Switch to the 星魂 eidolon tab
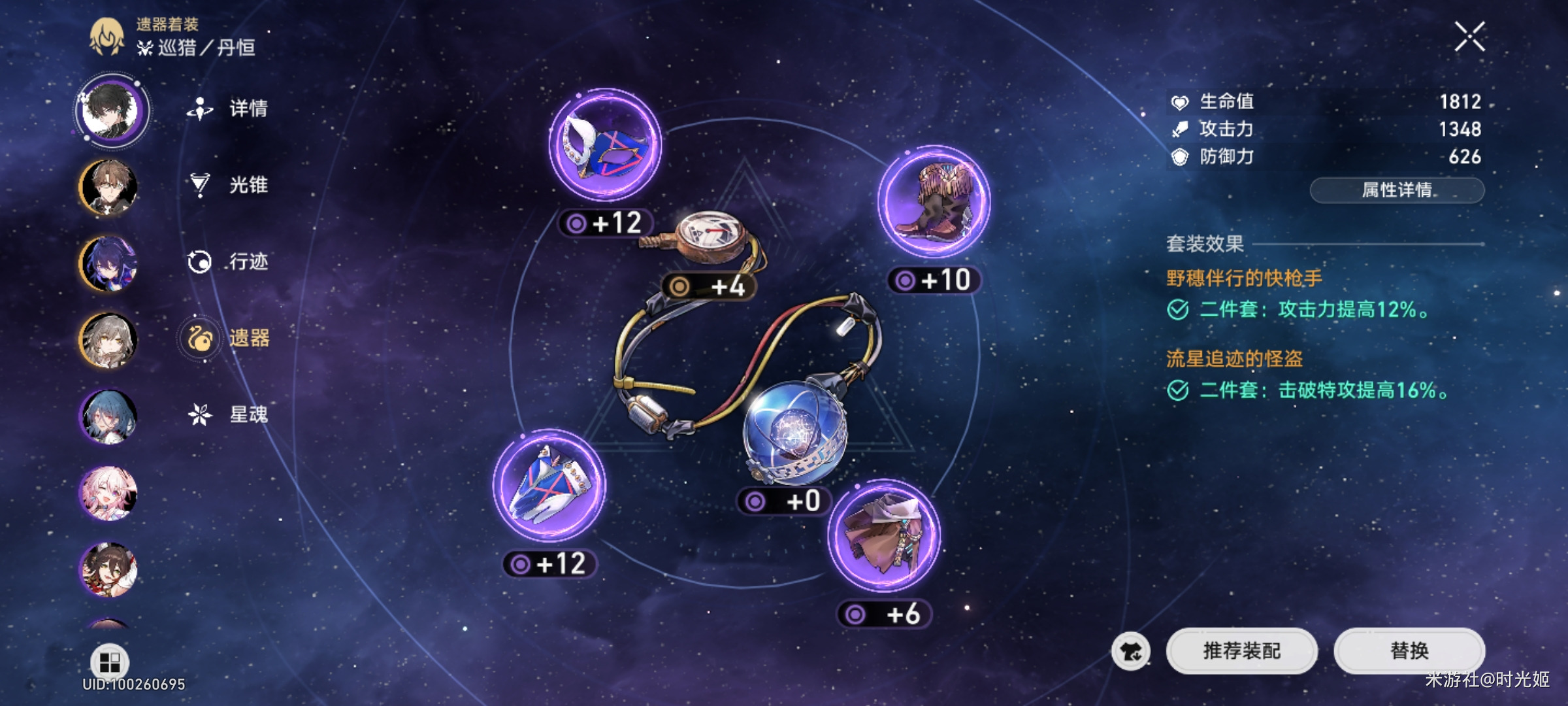 (x=229, y=414)
